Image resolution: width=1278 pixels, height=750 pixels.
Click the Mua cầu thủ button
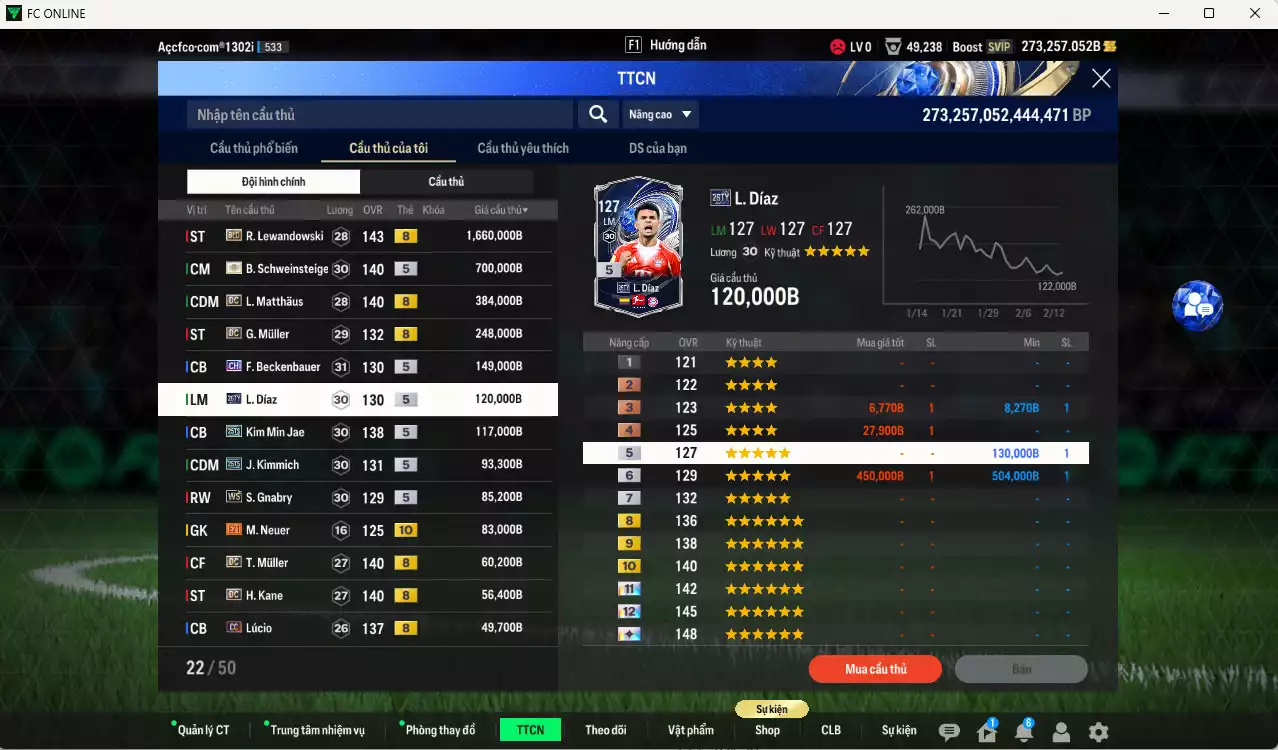(875, 669)
